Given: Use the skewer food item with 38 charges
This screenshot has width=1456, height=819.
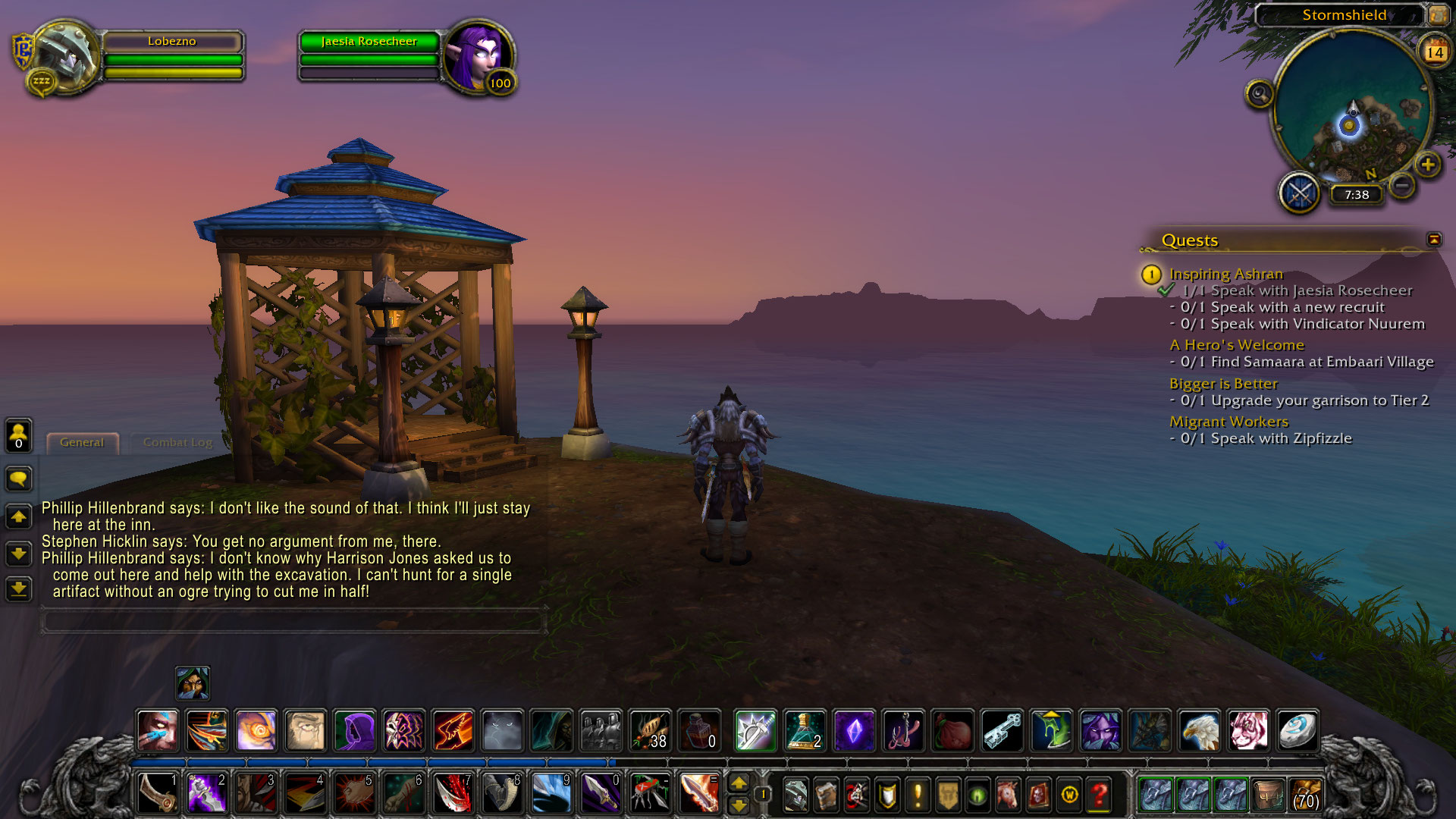Looking at the screenshot, I should [x=650, y=731].
